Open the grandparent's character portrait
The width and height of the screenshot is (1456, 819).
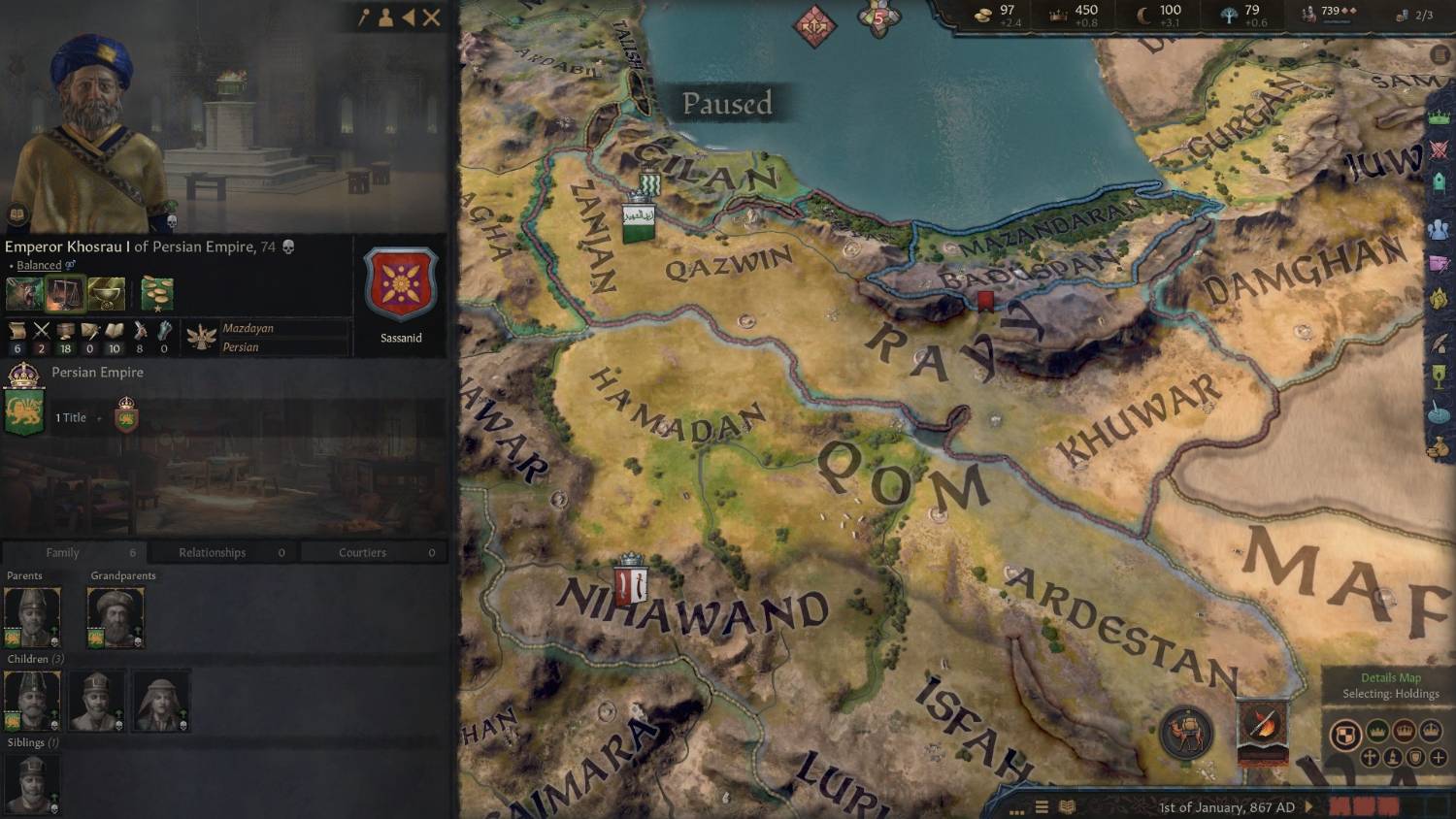coord(116,617)
